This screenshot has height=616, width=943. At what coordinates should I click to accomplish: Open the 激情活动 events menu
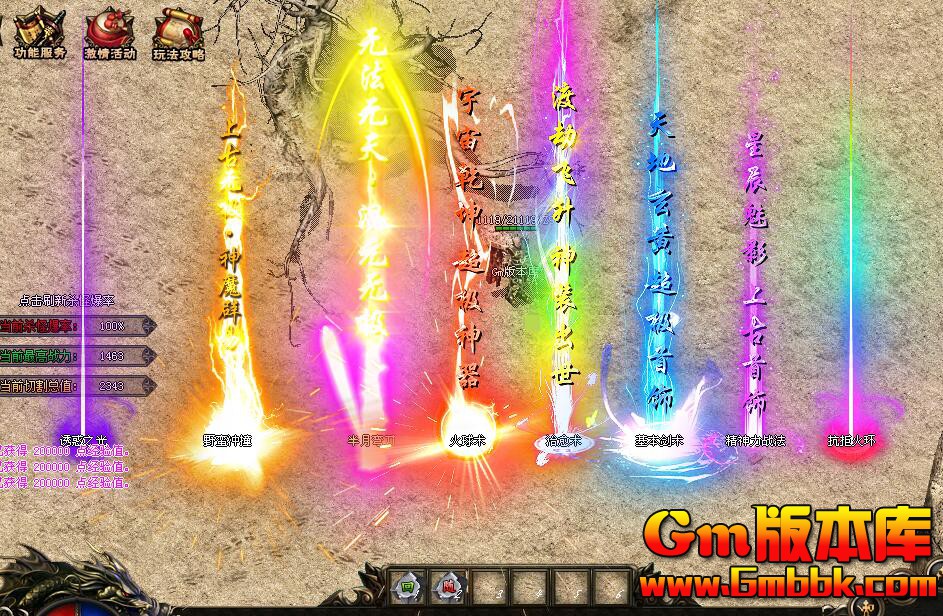coord(108,32)
